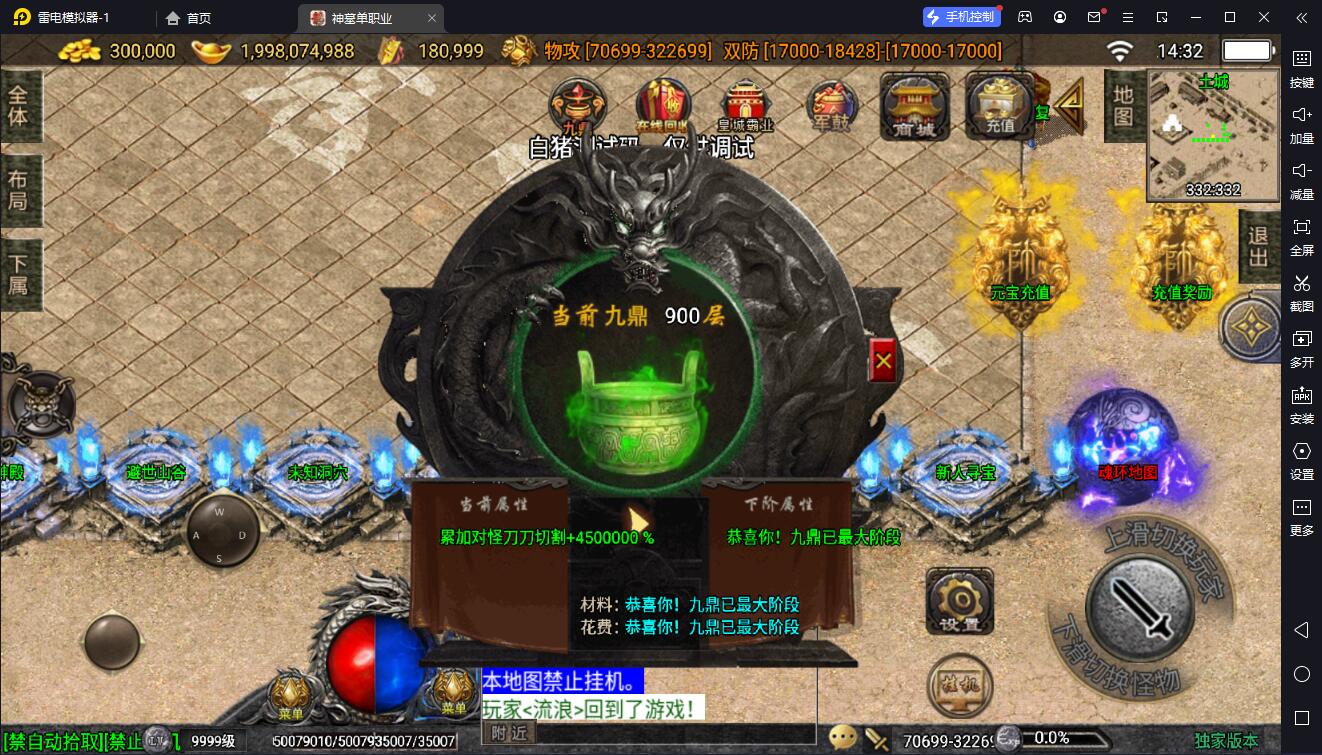This screenshot has width=1322, height=755.
Task: Open the 商城 shop
Action: [x=913, y=106]
